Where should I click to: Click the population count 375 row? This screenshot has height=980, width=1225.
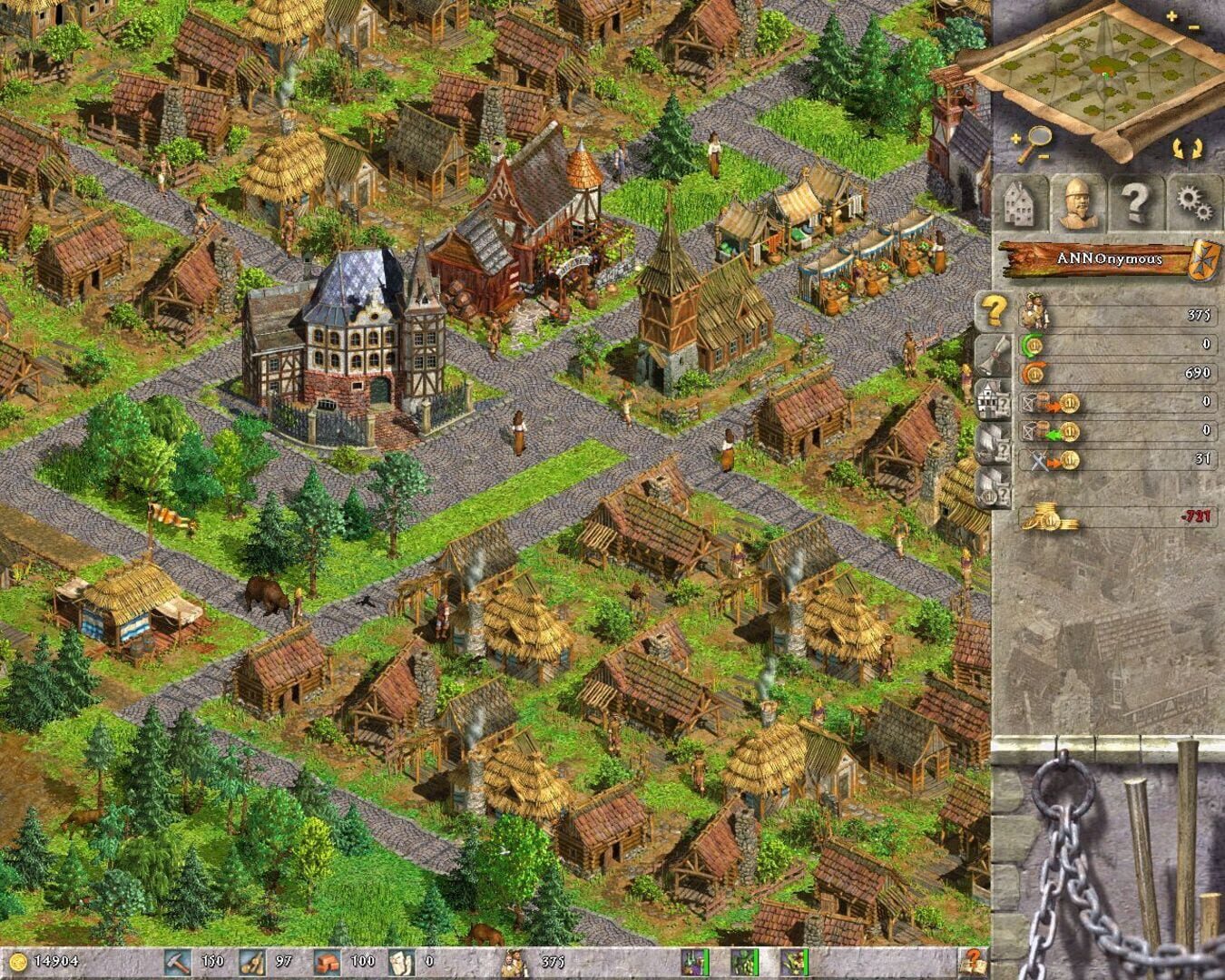(1125, 315)
